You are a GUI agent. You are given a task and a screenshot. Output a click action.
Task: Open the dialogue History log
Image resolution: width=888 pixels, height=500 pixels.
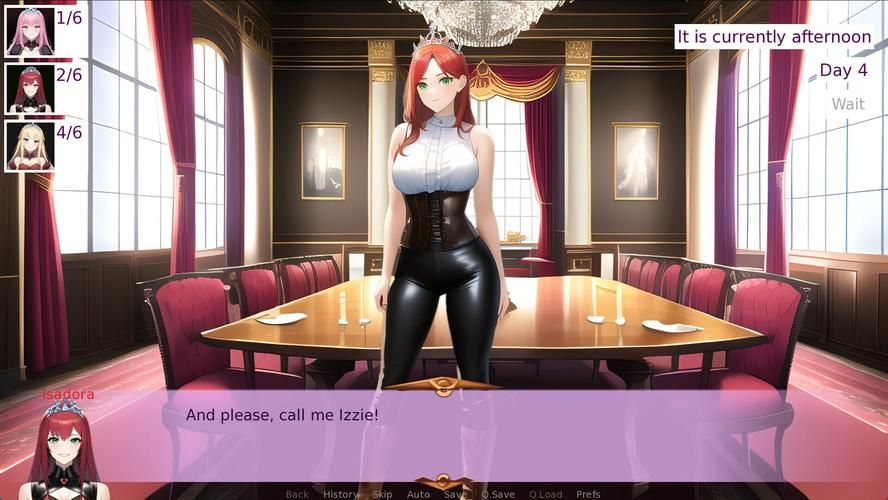(x=340, y=494)
